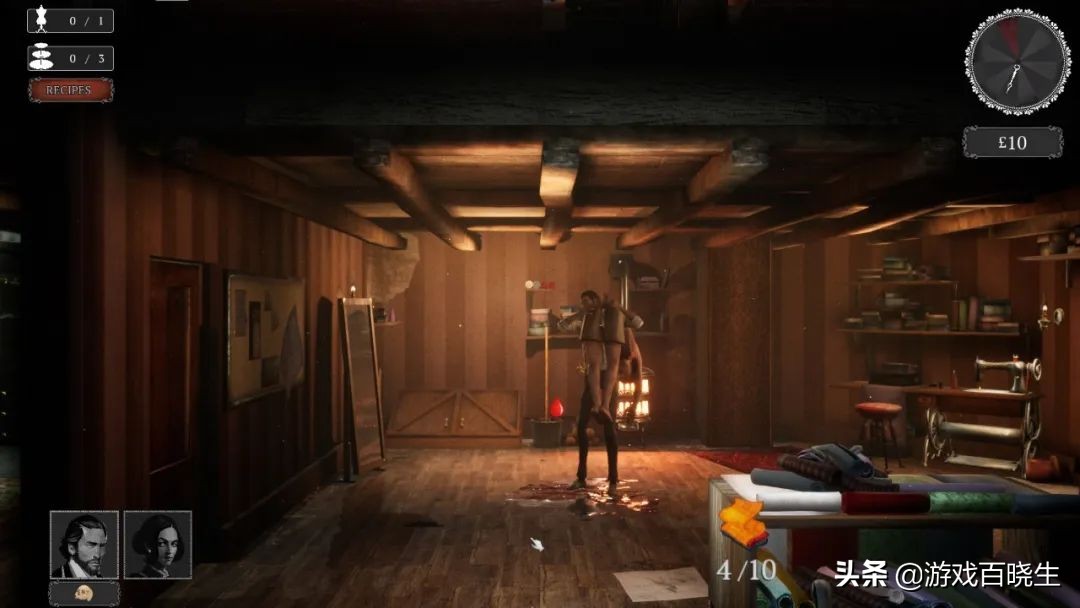Open the Recipes button
Image resolution: width=1080 pixels, height=608 pixels.
coord(70,90)
